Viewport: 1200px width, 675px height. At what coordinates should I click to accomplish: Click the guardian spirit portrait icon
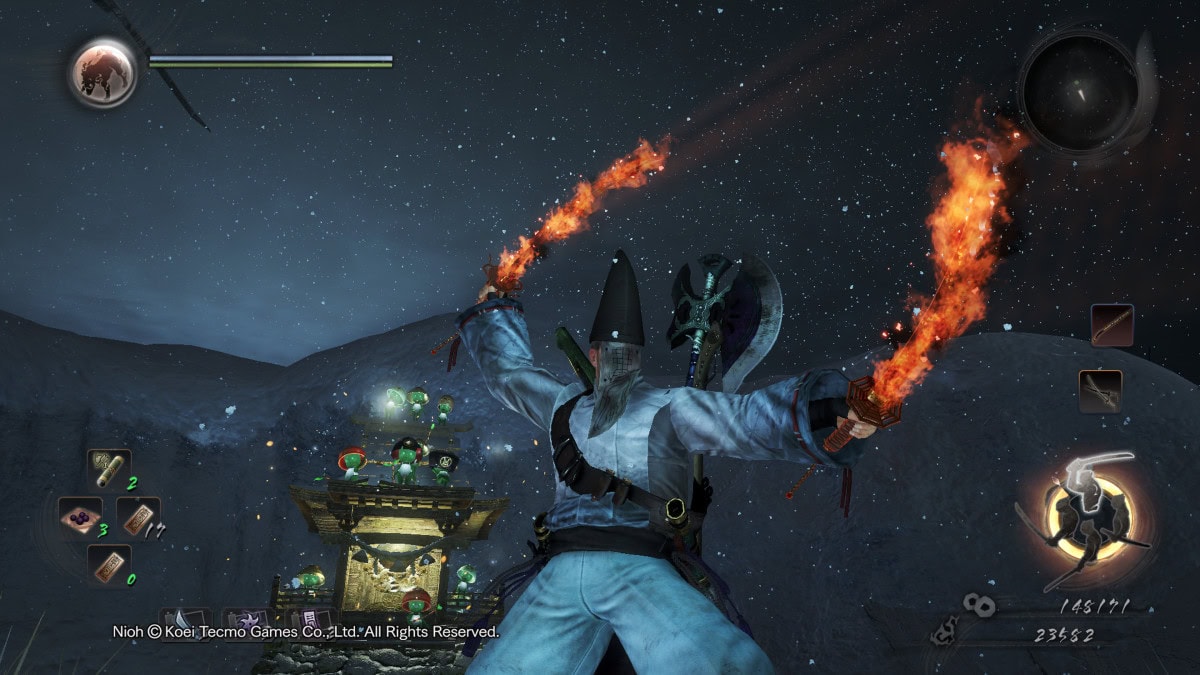click(103, 73)
